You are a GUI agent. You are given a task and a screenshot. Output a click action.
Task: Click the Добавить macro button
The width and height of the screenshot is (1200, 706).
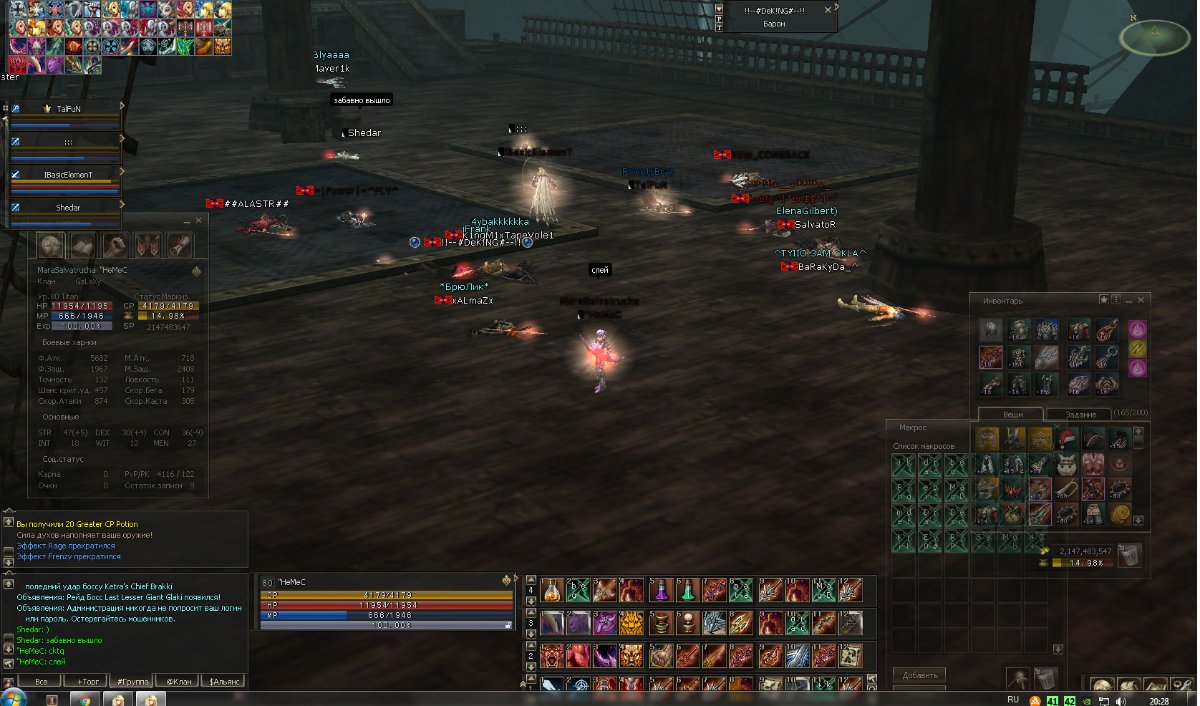click(918, 675)
